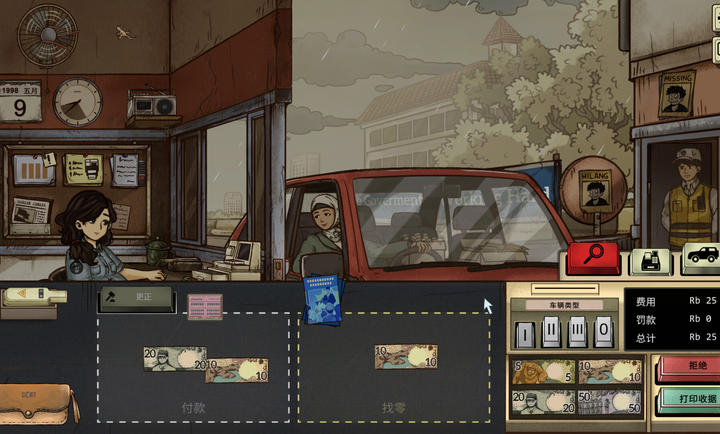Open the cash register tab
720x434 pixels.
(650, 262)
